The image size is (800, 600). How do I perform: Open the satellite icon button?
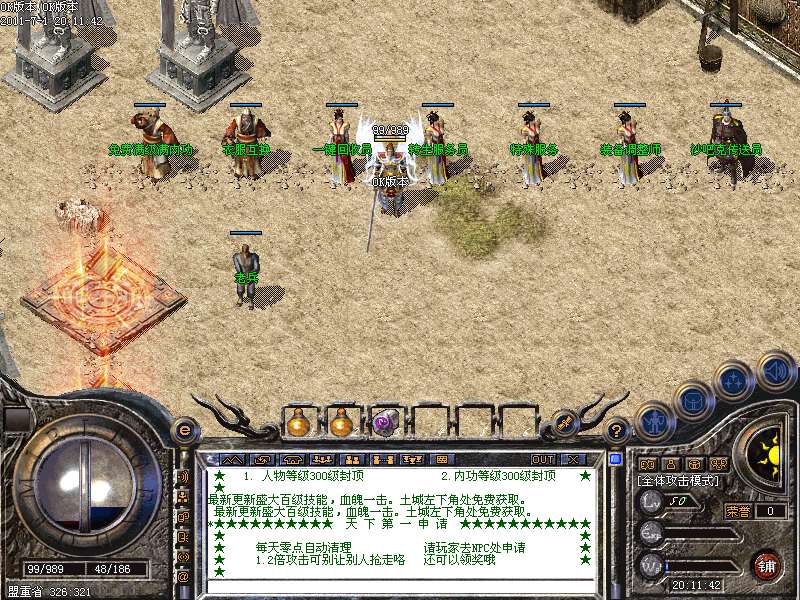tap(564, 423)
